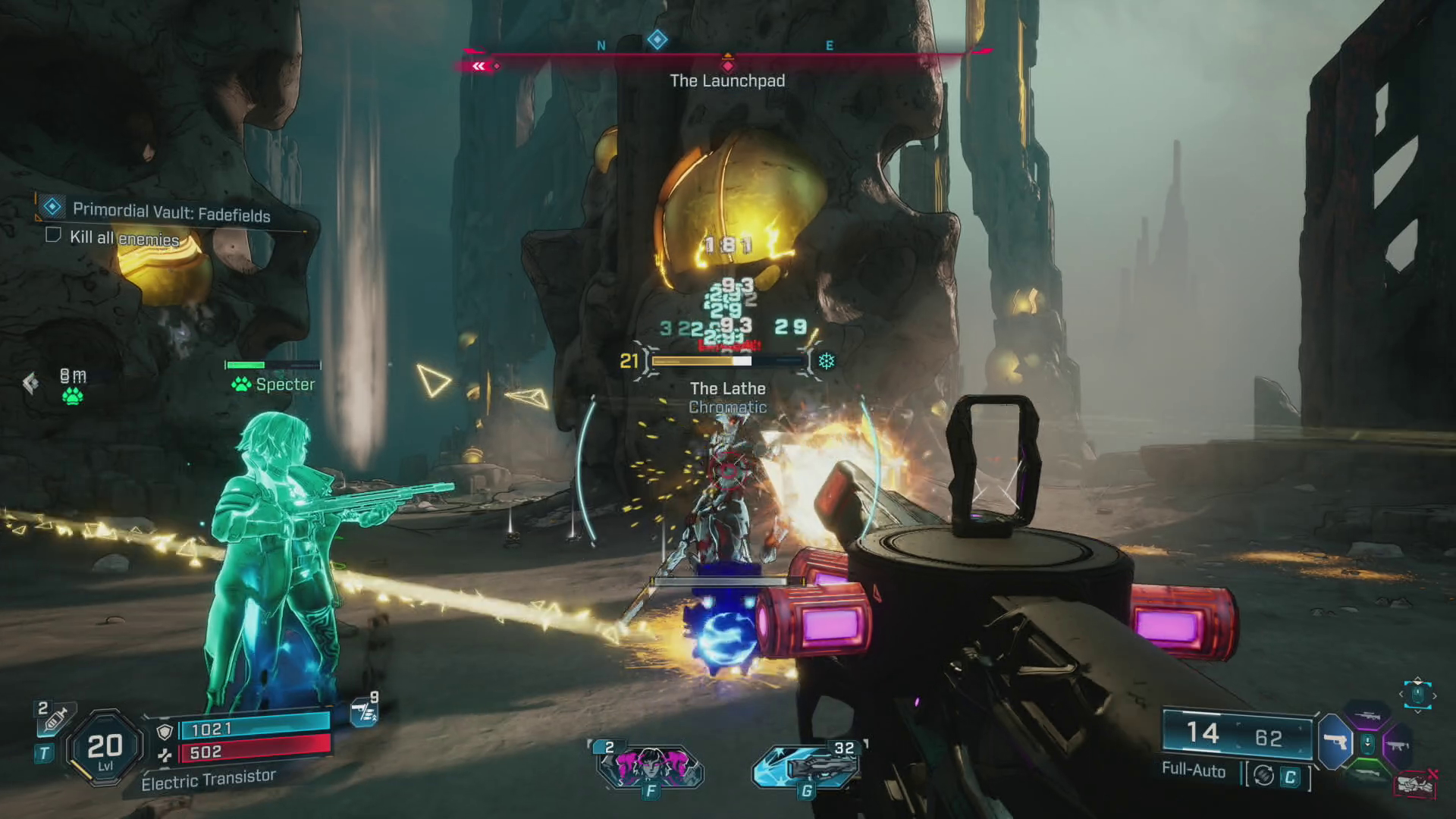Switch to the green shotgun weapon slot

pyautogui.click(x=1367, y=772)
